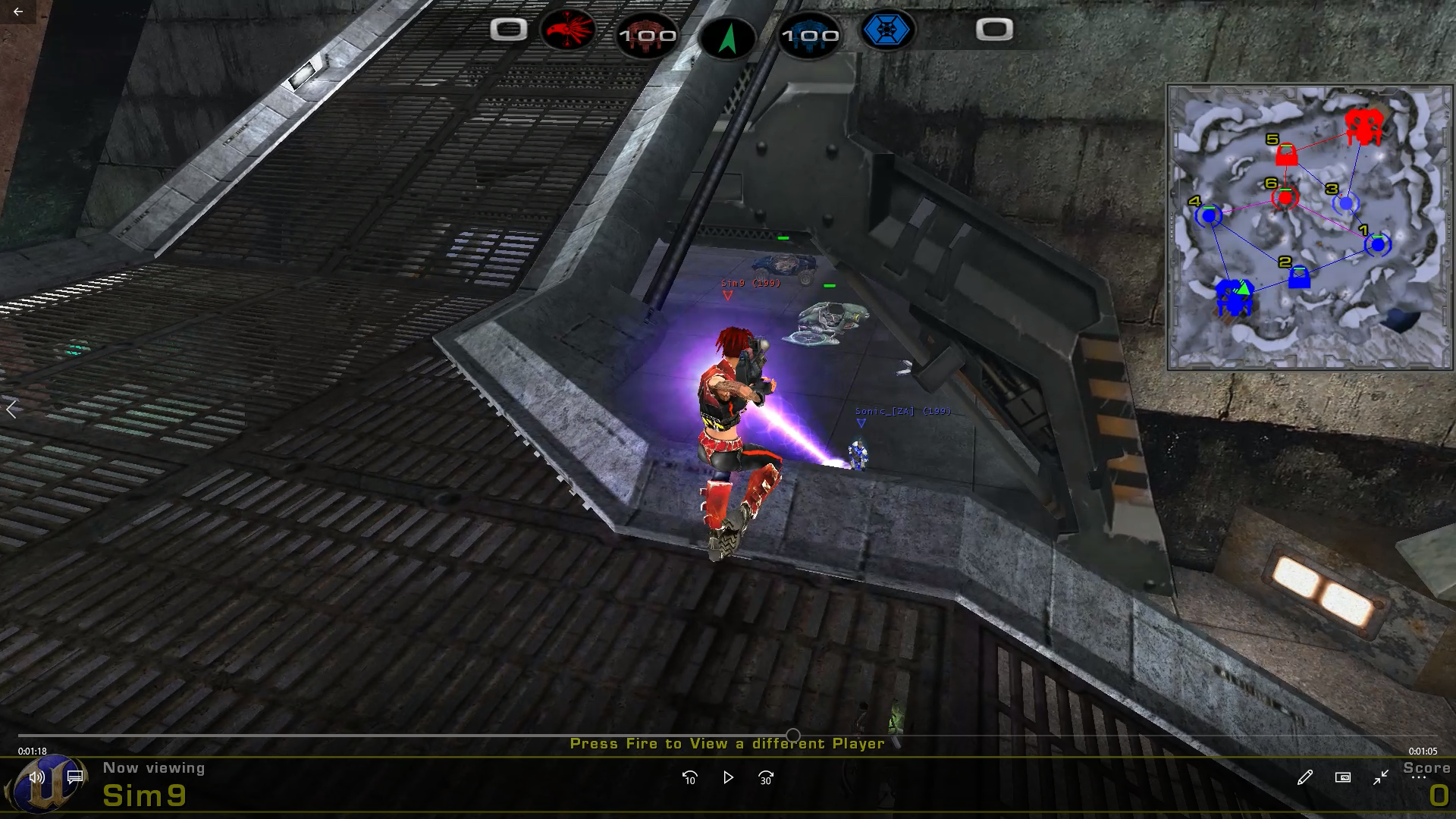Click the back arrow in the player
This screenshot has width=1456, height=819.
(18, 11)
